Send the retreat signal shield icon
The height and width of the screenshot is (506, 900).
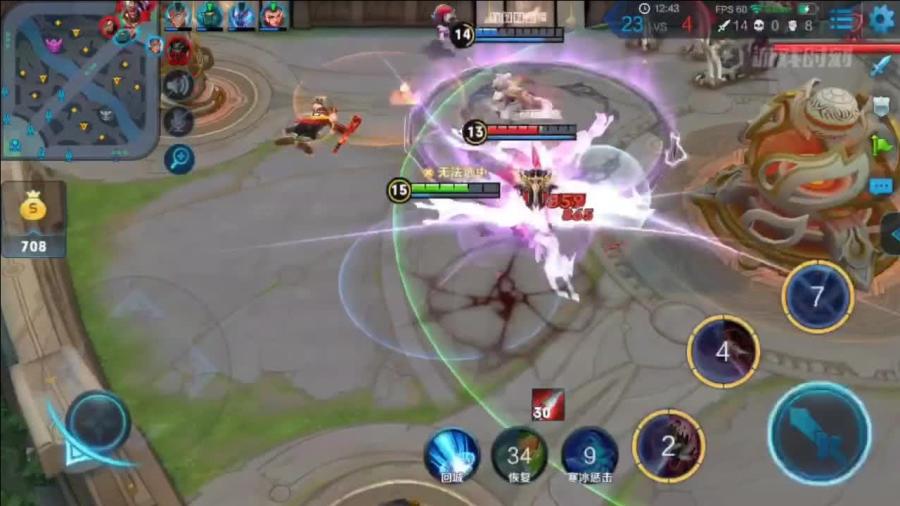[x=881, y=105]
